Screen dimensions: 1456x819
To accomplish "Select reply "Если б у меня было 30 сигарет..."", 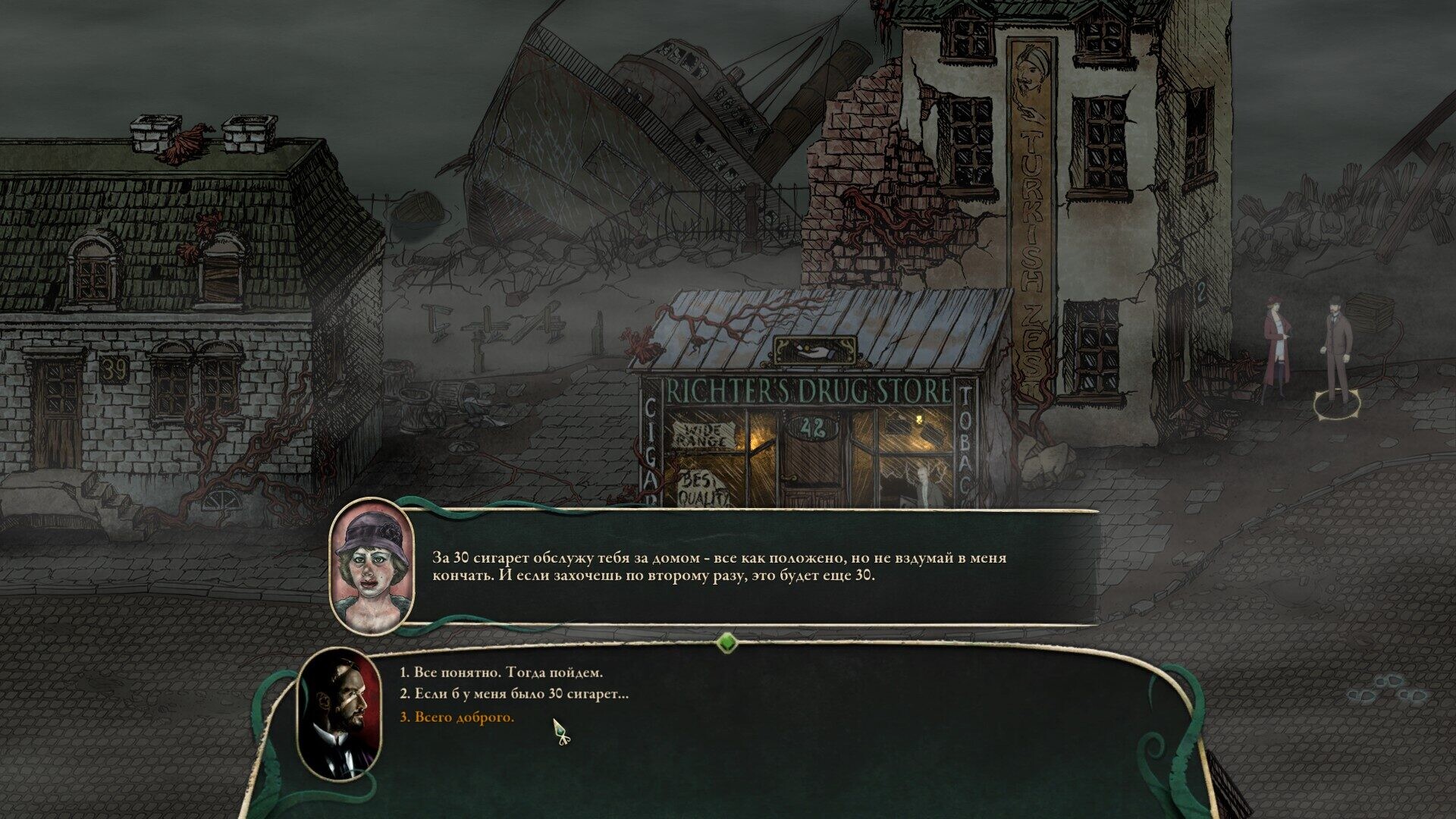I will [x=514, y=694].
